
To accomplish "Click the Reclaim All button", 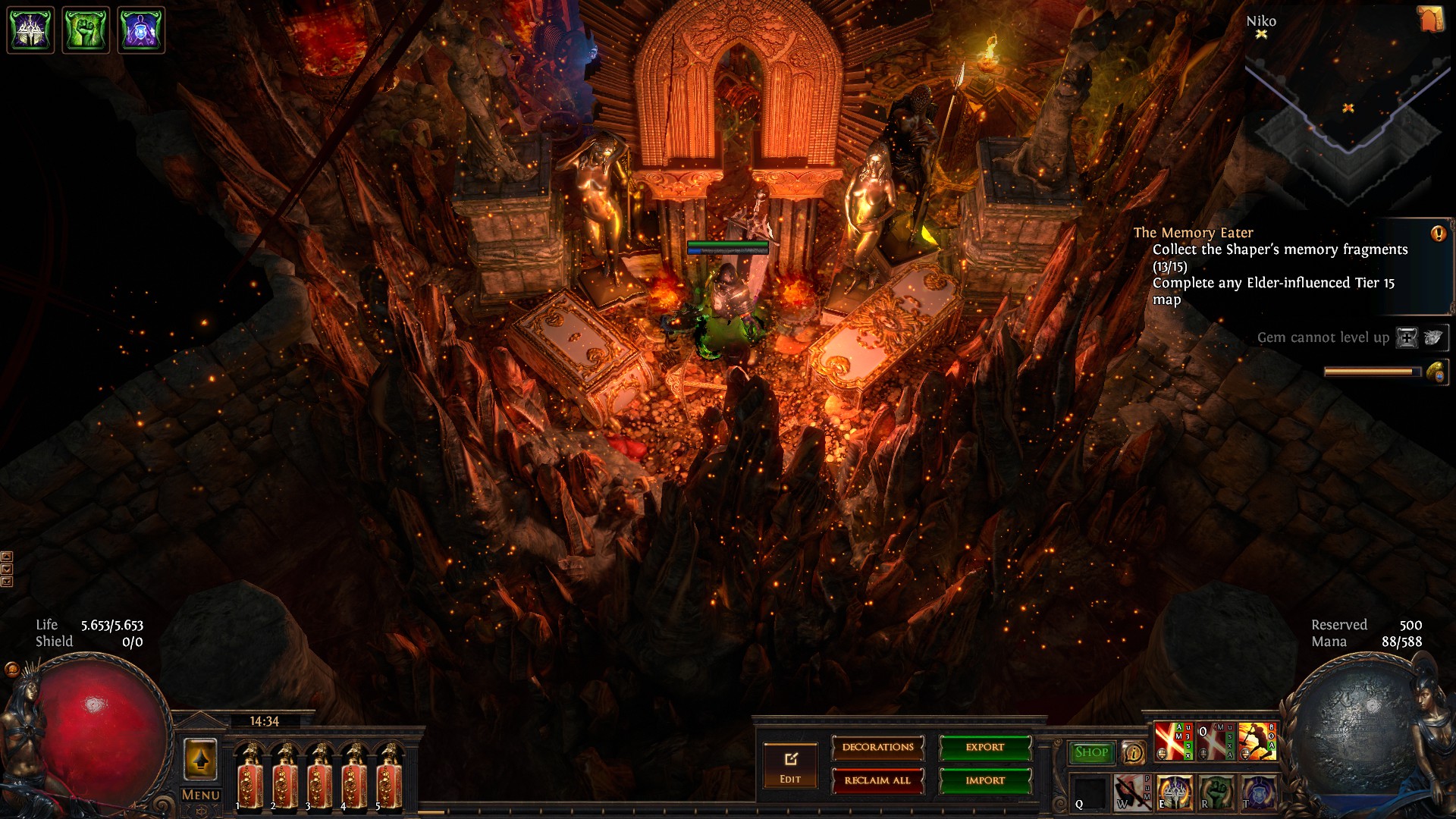I will coord(877,780).
